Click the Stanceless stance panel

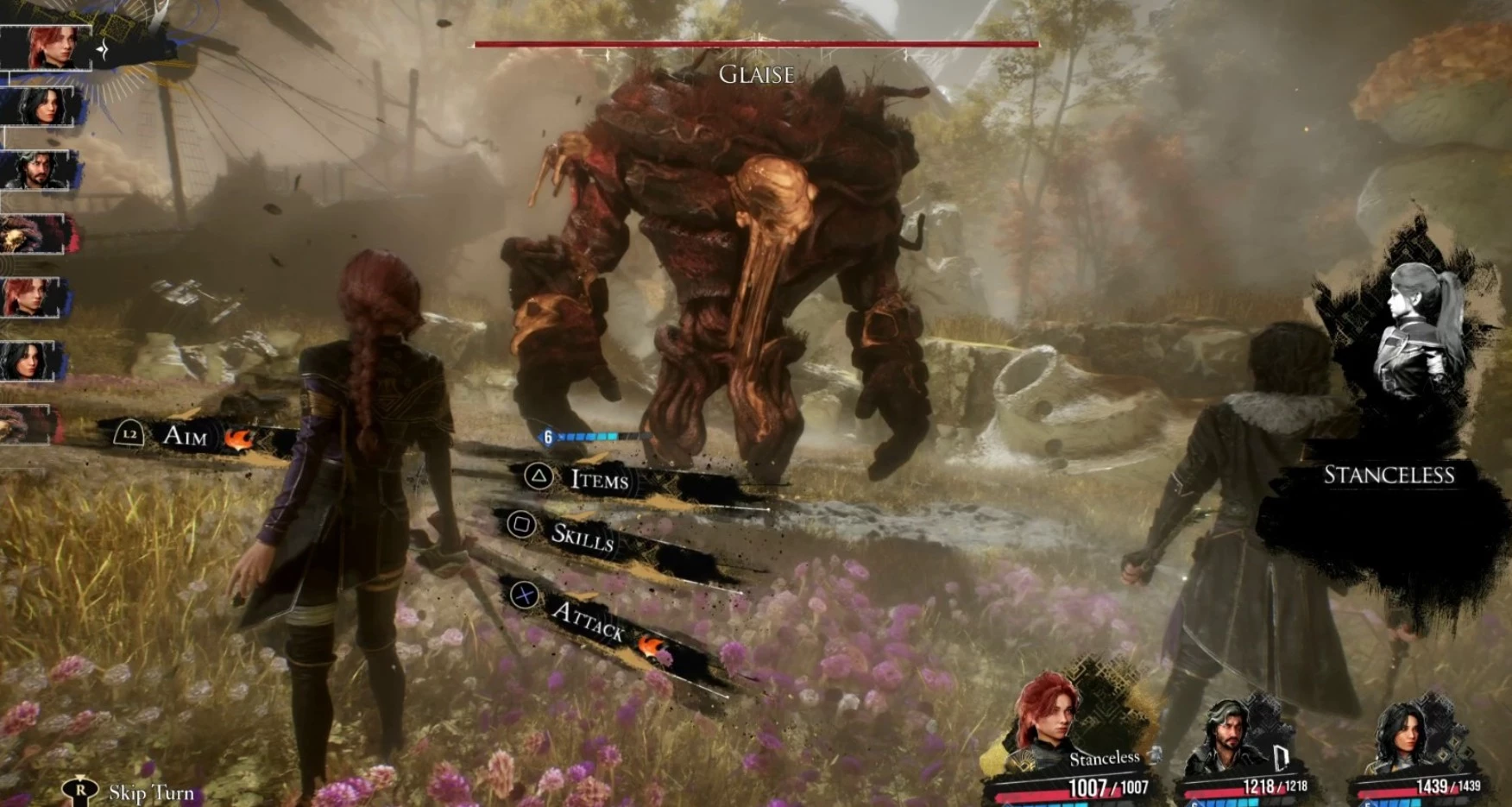[x=1389, y=475]
